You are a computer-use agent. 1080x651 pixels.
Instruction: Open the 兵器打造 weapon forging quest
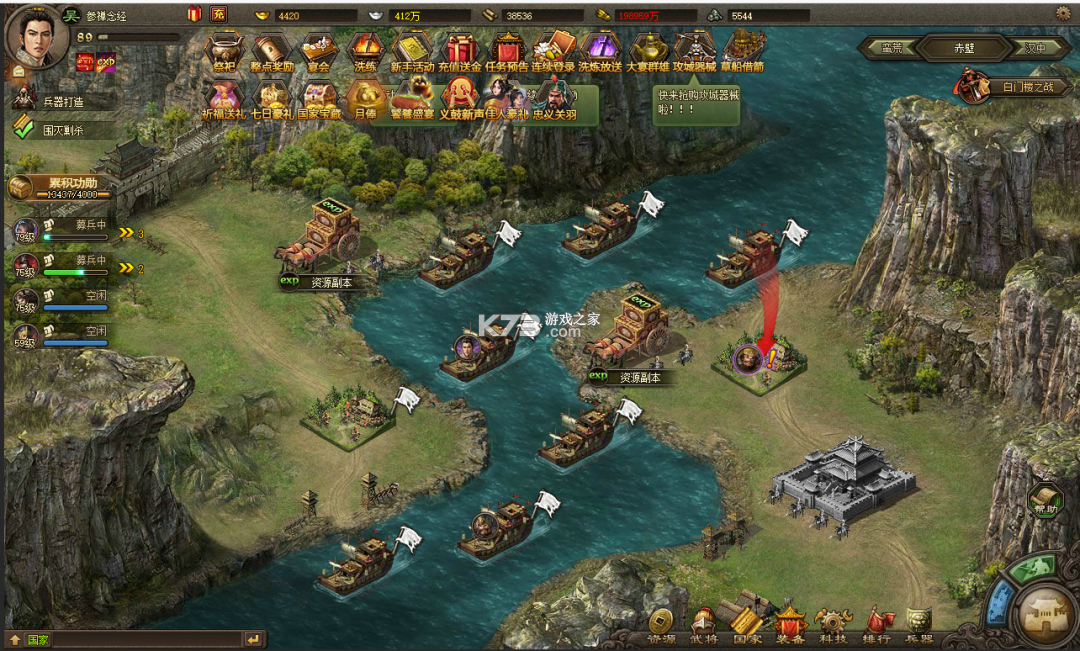click(62, 101)
